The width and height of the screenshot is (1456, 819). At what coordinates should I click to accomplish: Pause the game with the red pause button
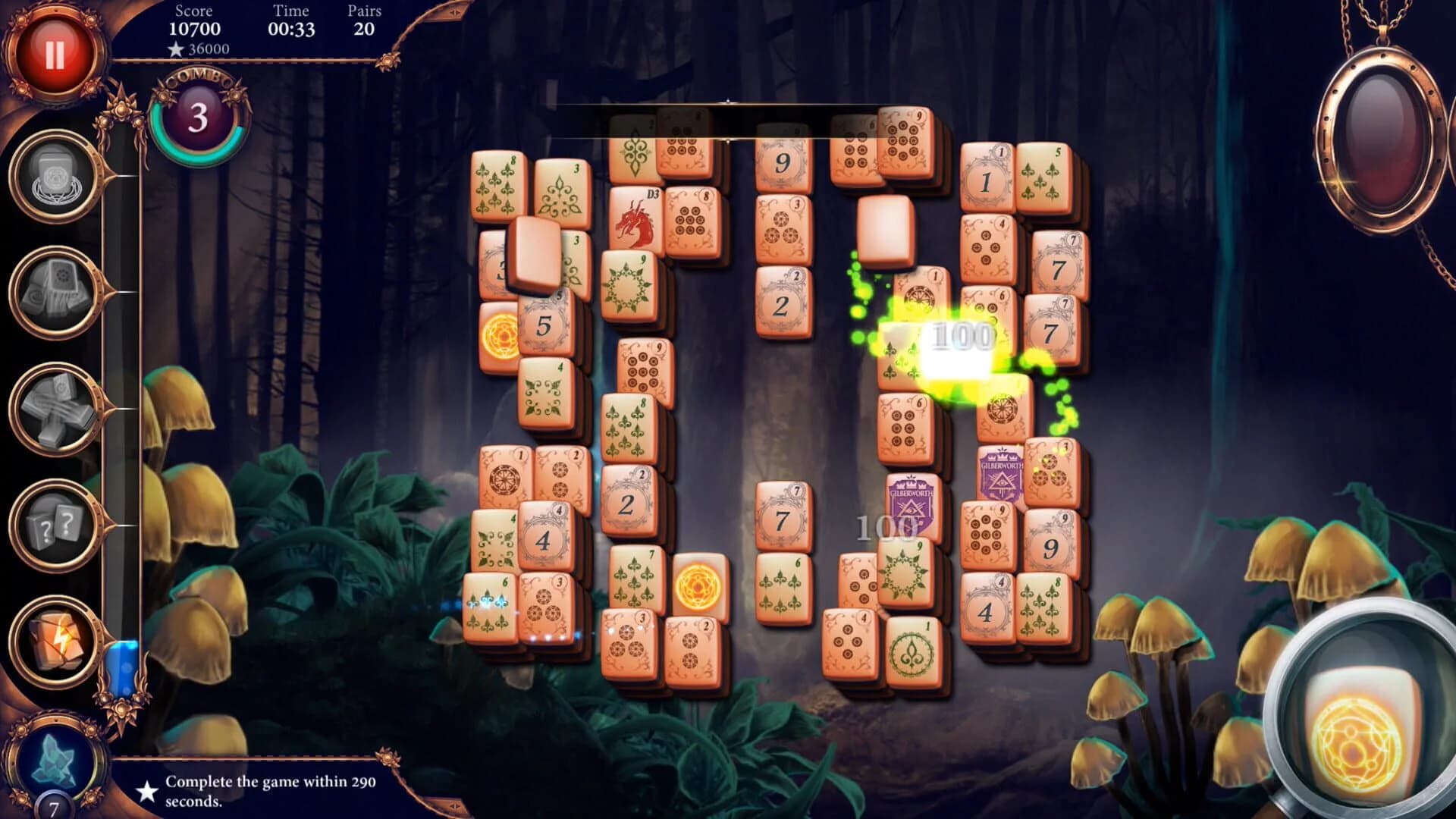click(53, 48)
